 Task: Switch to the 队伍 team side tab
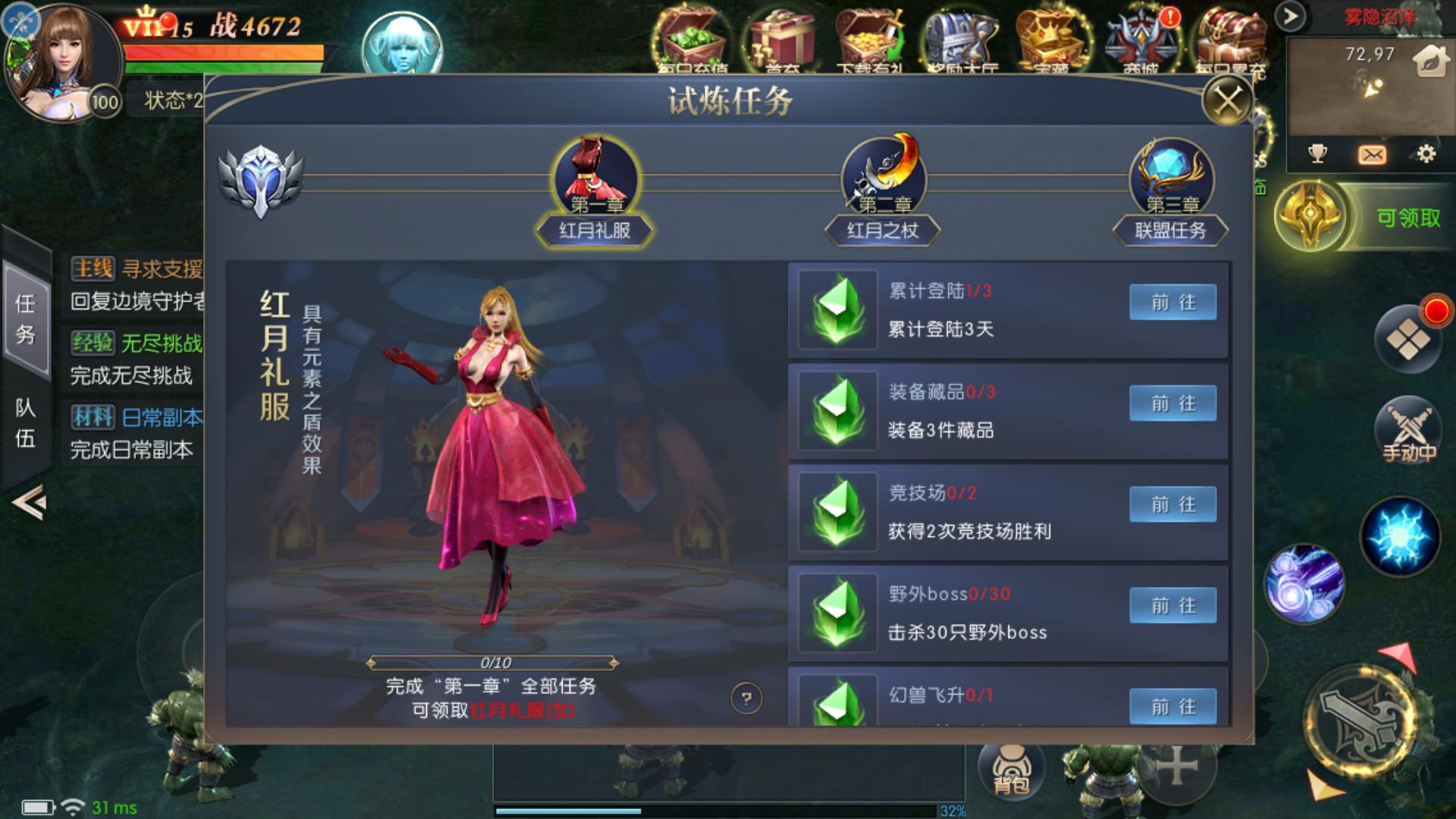tap(26, 423)
